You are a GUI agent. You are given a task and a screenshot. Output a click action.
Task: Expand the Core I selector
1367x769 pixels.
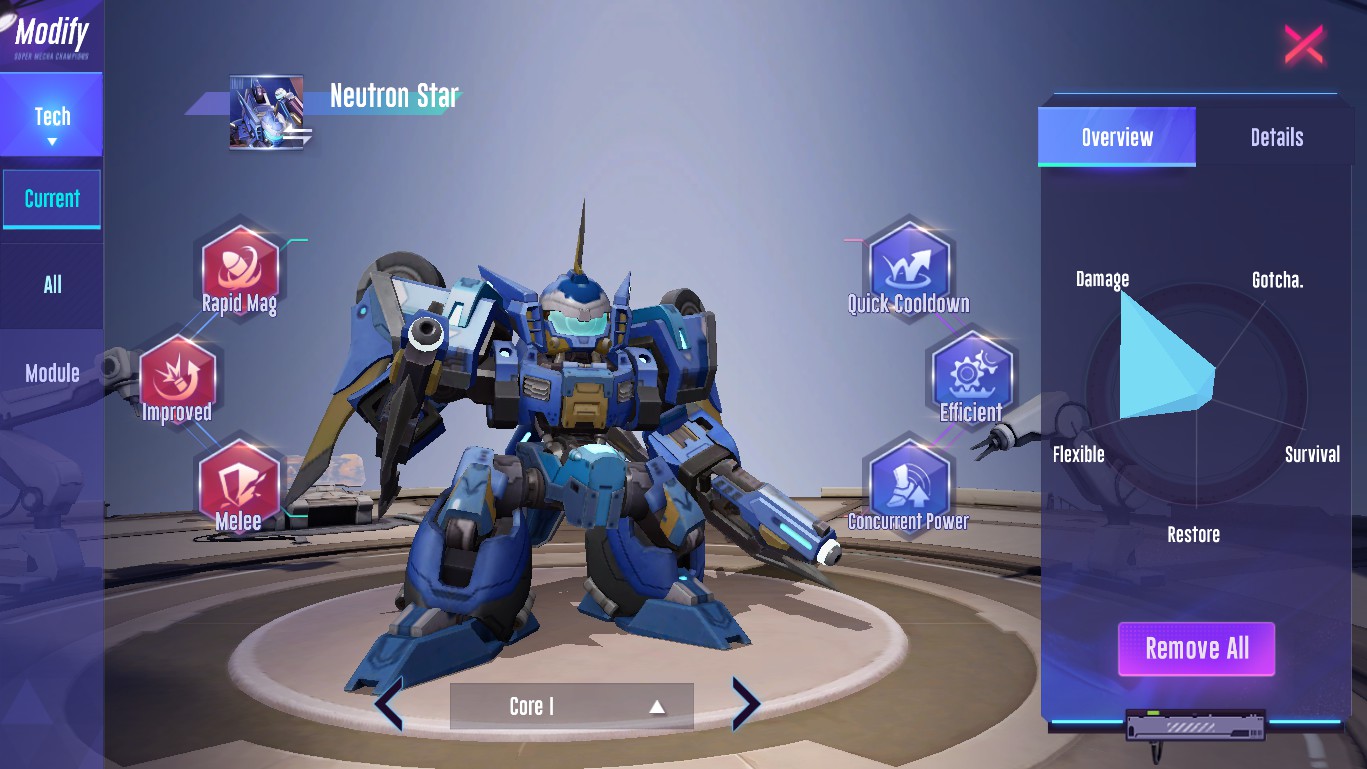click(571, 706)
